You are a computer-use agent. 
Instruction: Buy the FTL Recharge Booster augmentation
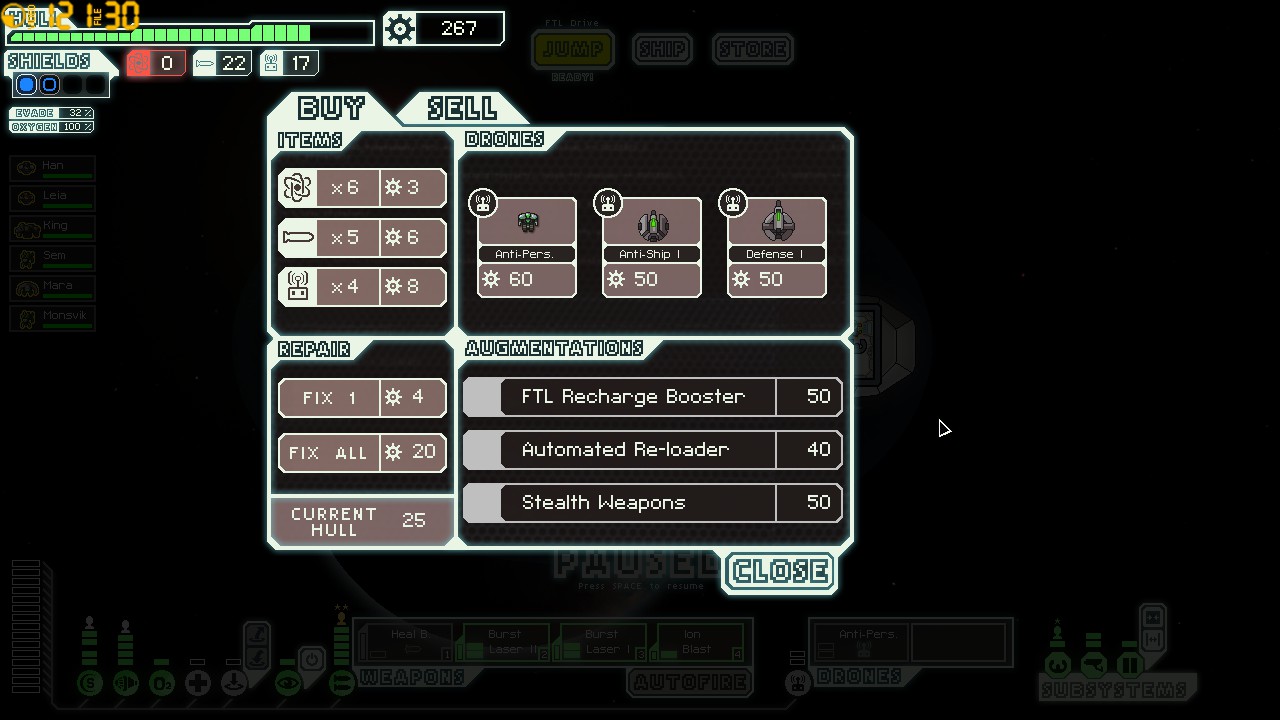click(x=653, y=397)
